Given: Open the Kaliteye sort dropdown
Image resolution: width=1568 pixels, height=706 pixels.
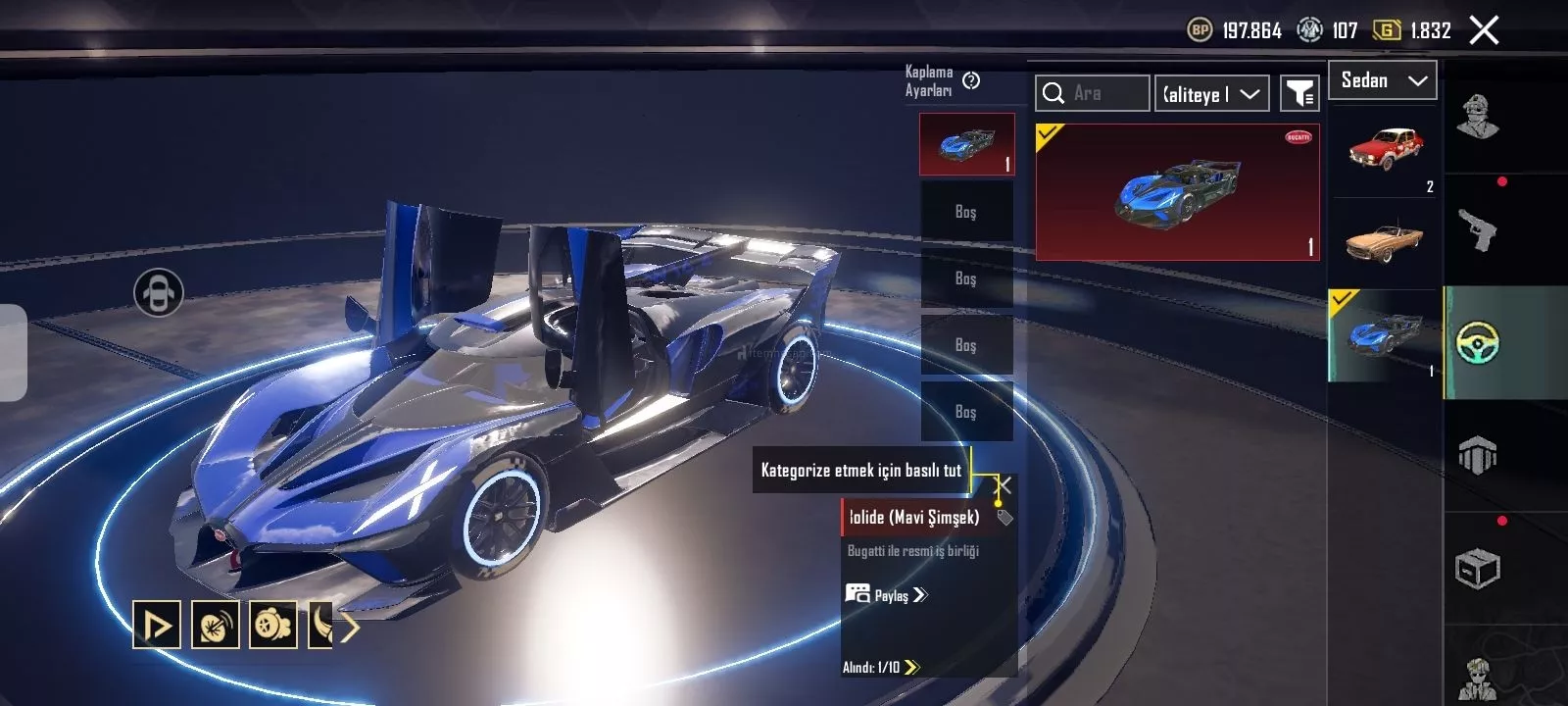Looking at the screenshot, I should click(1211, 94).
